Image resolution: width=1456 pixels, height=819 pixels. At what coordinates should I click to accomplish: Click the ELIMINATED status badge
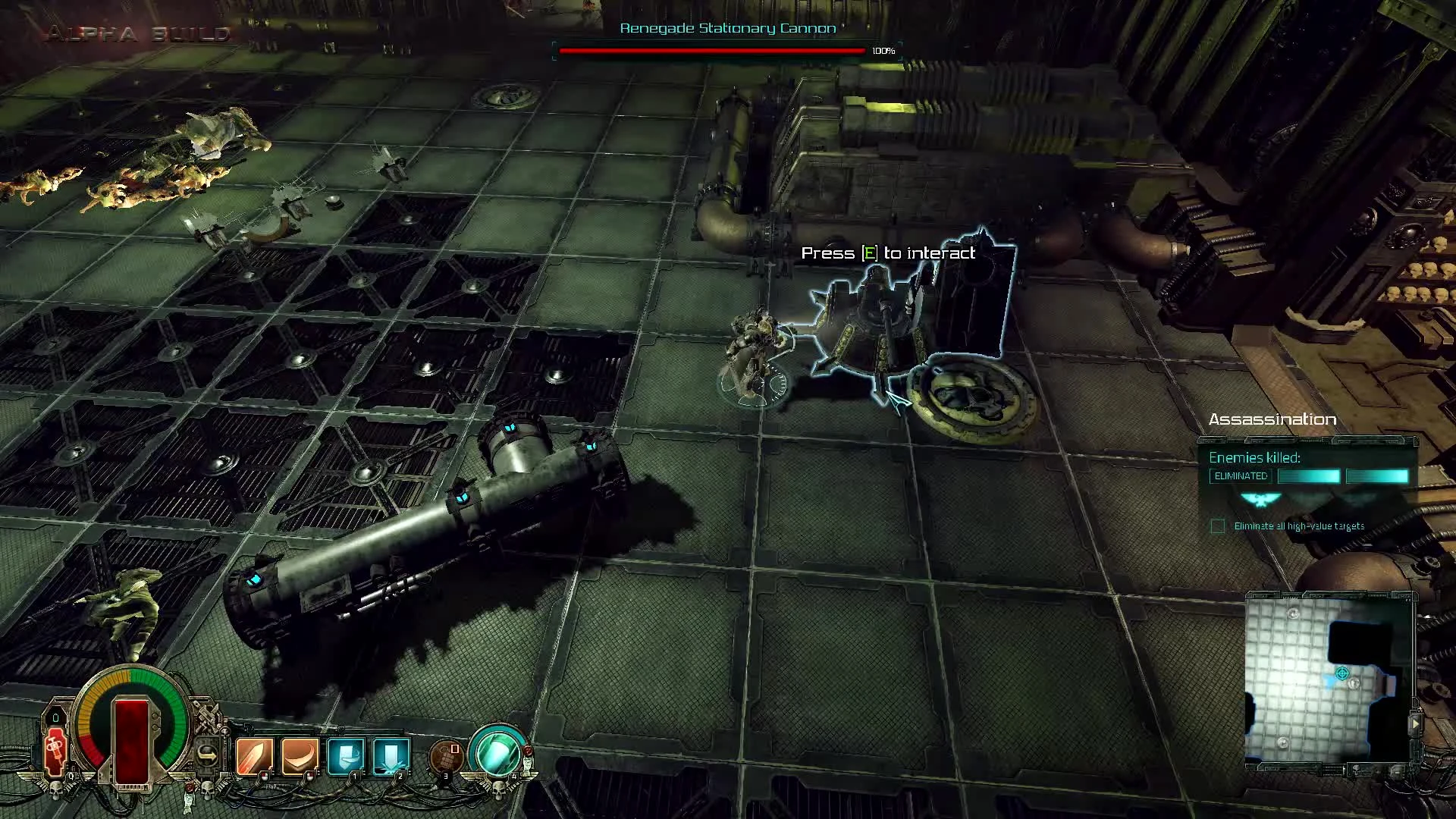click(1241, 475)
